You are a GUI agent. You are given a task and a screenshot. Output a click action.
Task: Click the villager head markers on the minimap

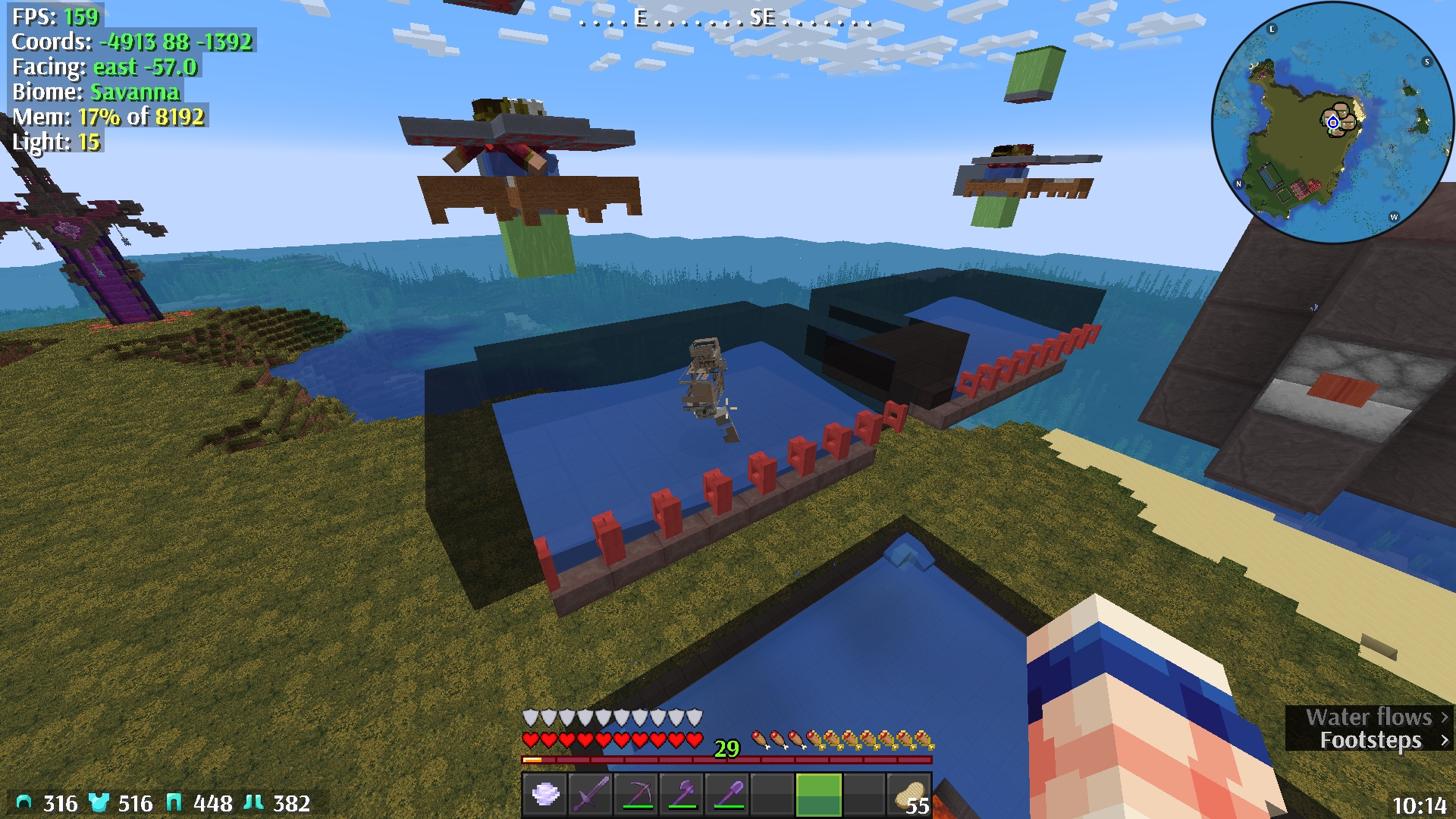[x=1344, y=116]
